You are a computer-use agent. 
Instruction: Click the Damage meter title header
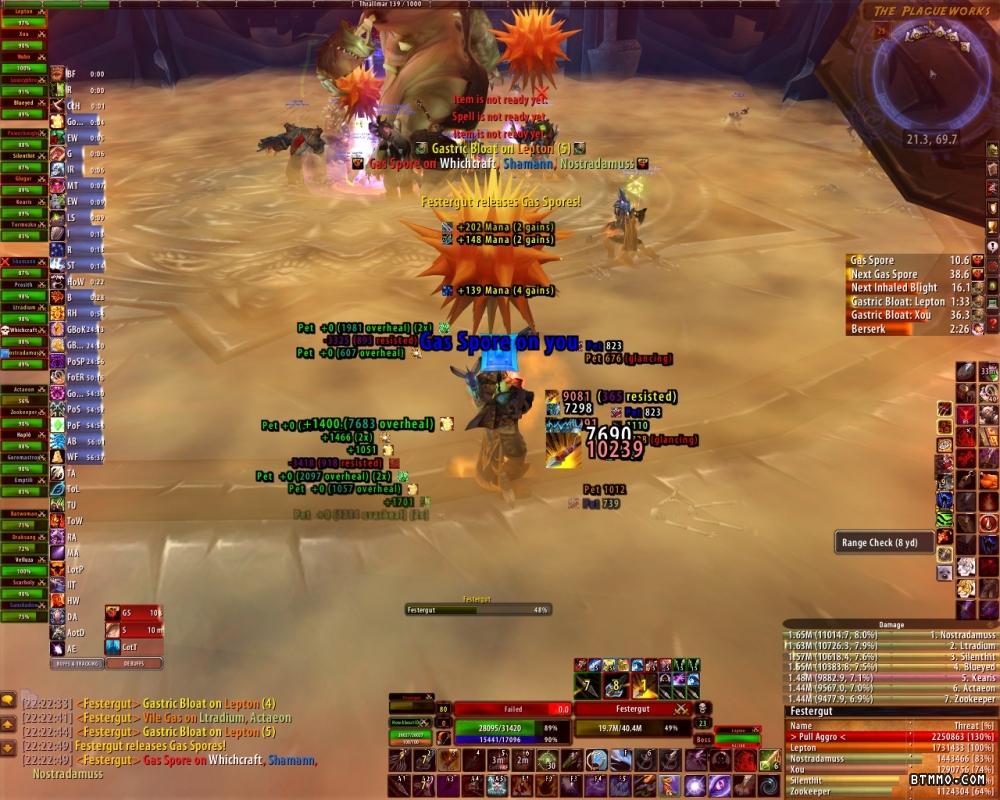[890, 624]
